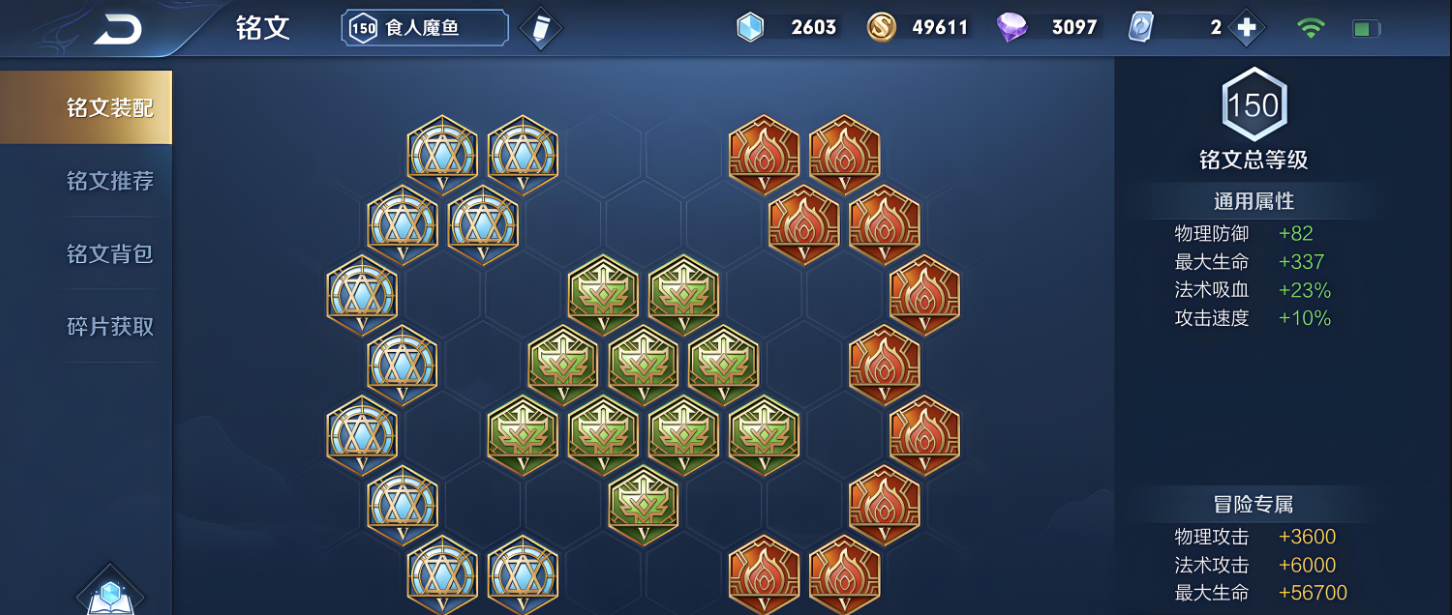
Task: Go back using the return arrow
Action: [118, 30]
